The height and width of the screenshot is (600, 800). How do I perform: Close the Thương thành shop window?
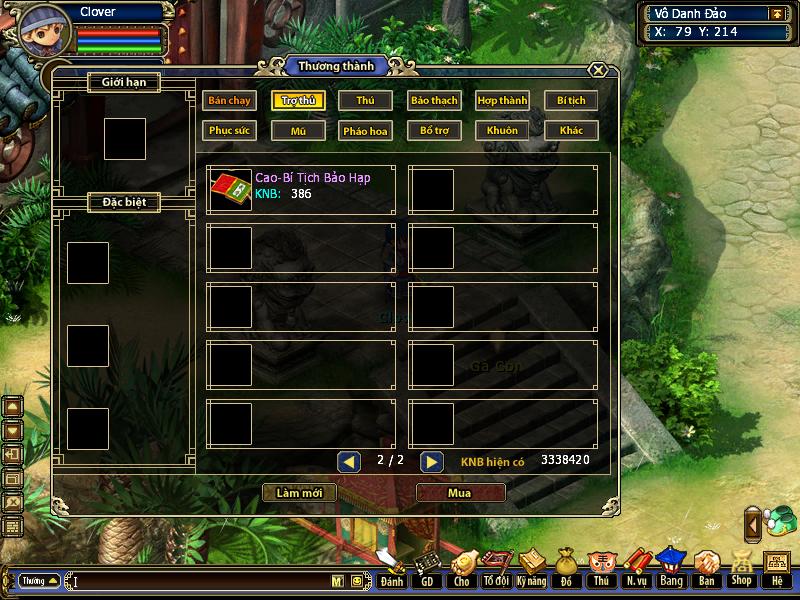click(x=597, y=70)
